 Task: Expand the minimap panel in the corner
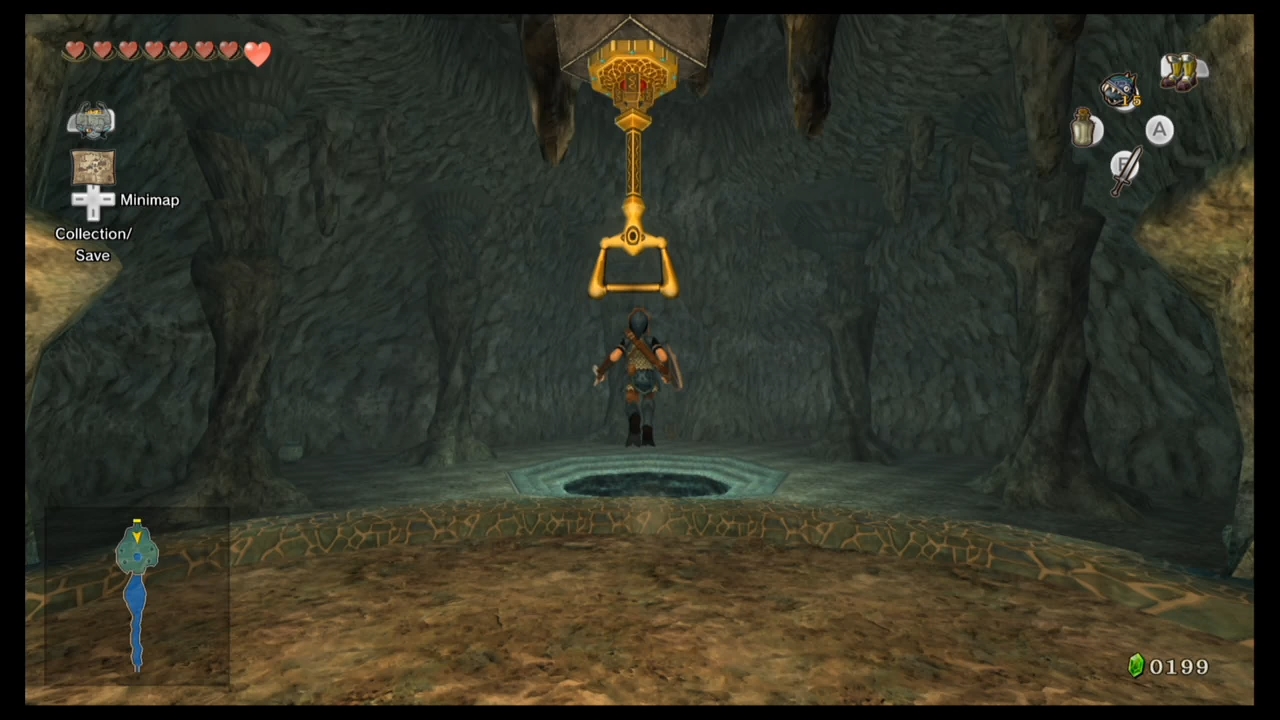coord(136,595)
